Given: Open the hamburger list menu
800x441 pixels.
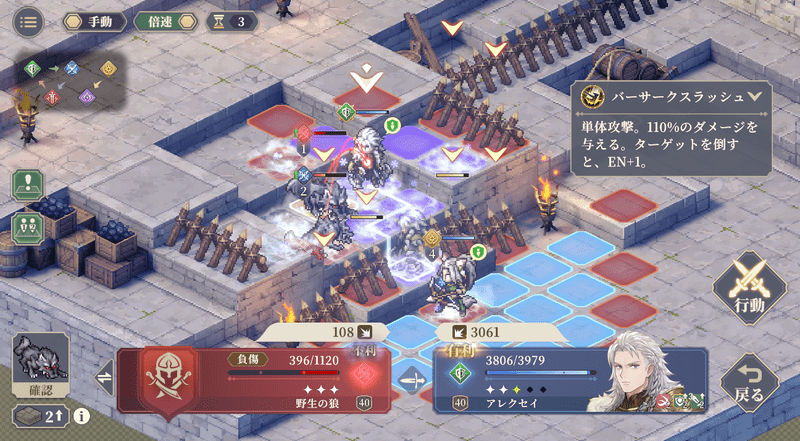Looking at the screenshot, I should (x=27, y=20).
